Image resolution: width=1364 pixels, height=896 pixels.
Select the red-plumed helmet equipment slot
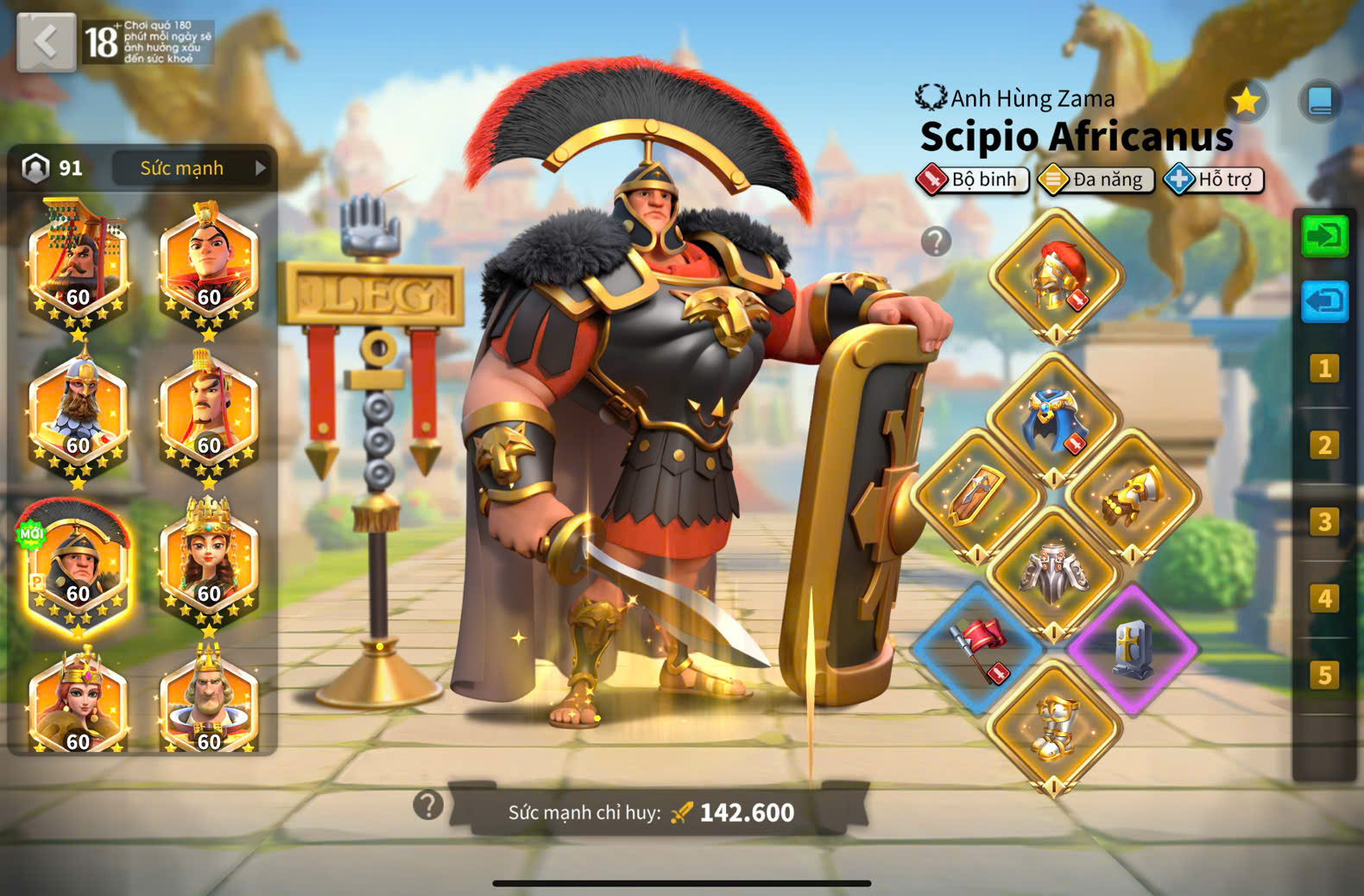[1057, 276]
